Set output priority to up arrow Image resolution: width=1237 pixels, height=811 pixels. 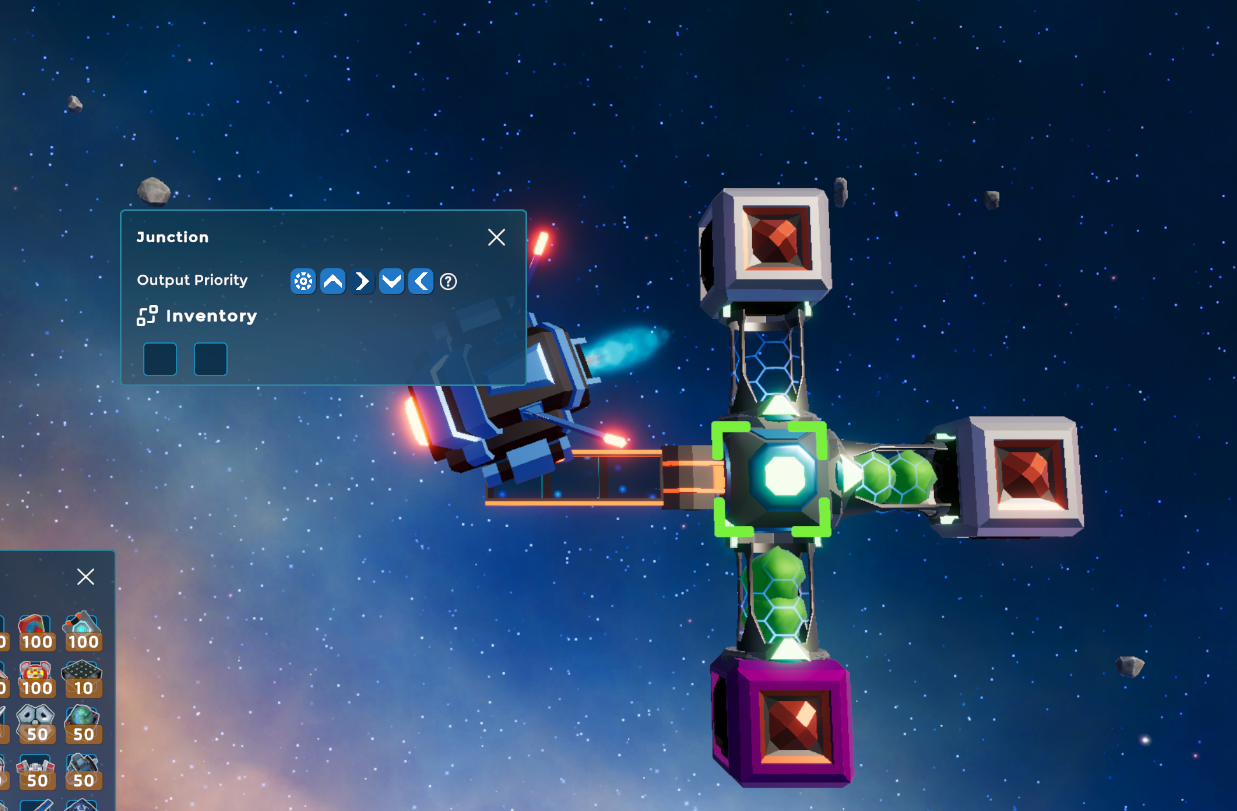333,281
